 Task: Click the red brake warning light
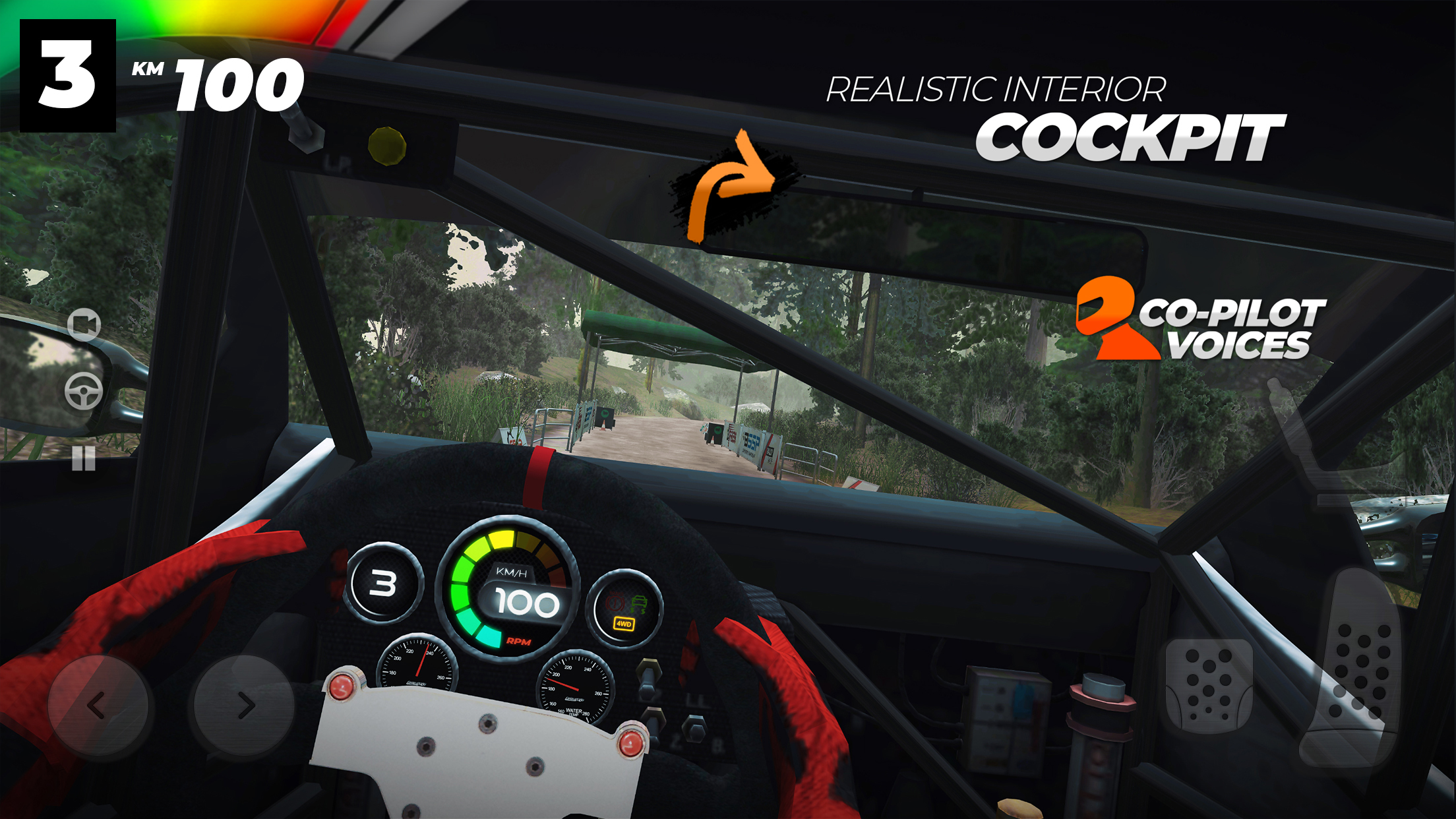615,601
